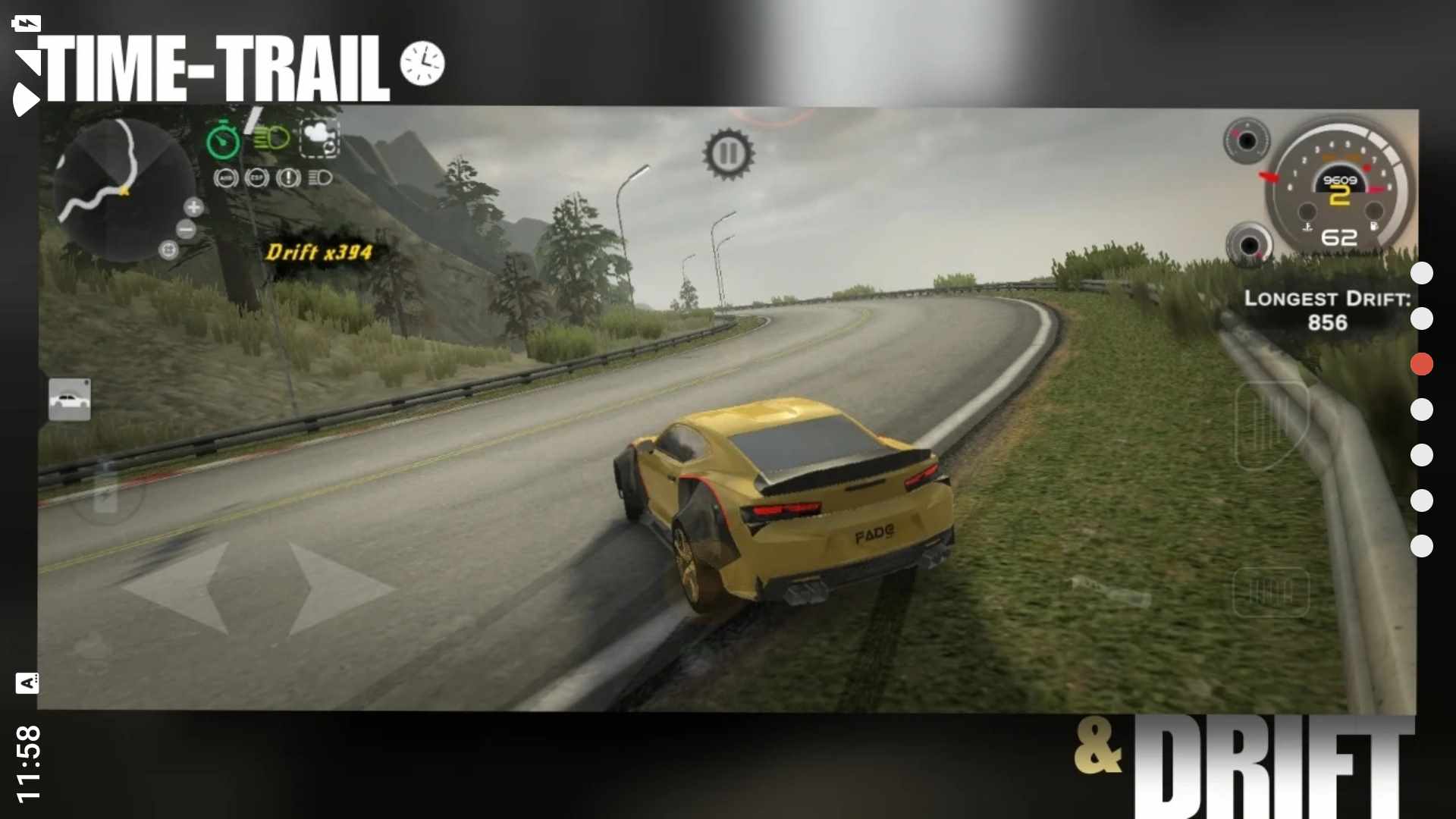Toggle the white high-beam icon
Image resolution: width=1456 pixels, height=819 pixels.
pos(320,178)
